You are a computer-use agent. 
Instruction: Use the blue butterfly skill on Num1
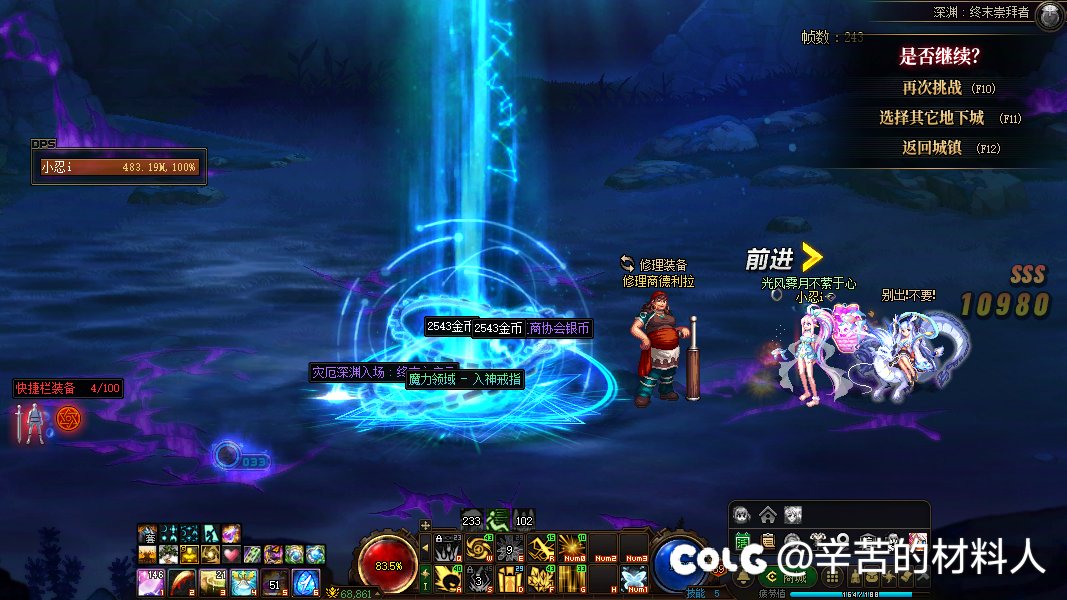coord(634,577)
